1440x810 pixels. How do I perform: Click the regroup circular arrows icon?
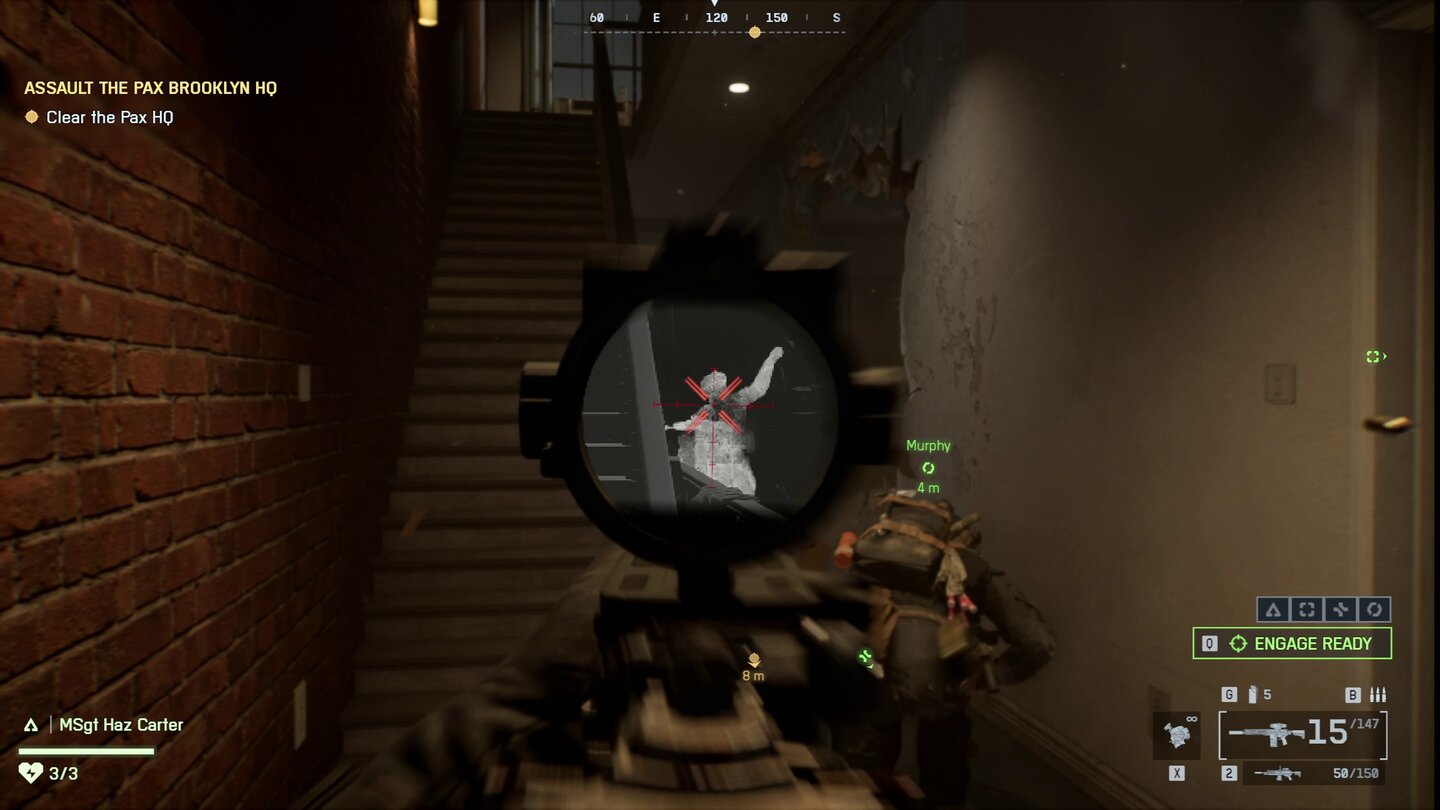pos(1372,609)
